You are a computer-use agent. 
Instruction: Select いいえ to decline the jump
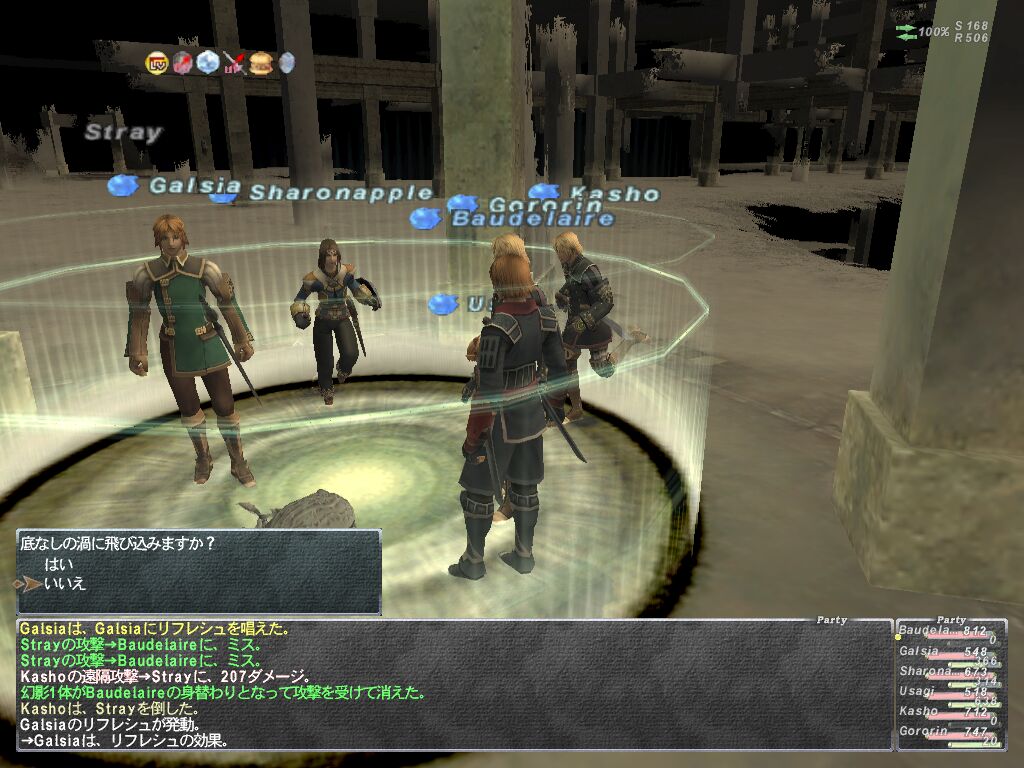(x=64, y=583)
